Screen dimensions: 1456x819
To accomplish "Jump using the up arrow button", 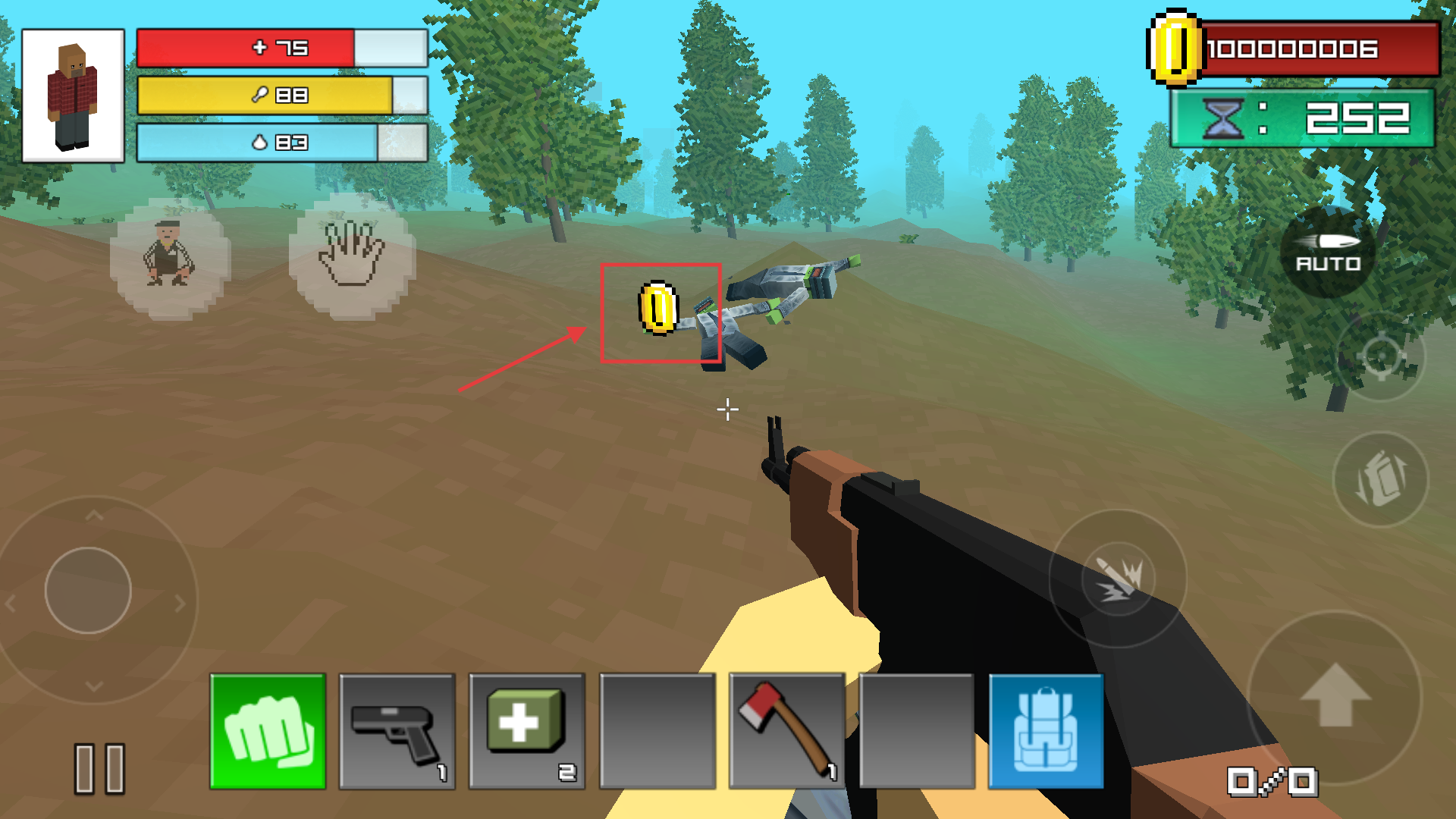I will click(1335, 696).
